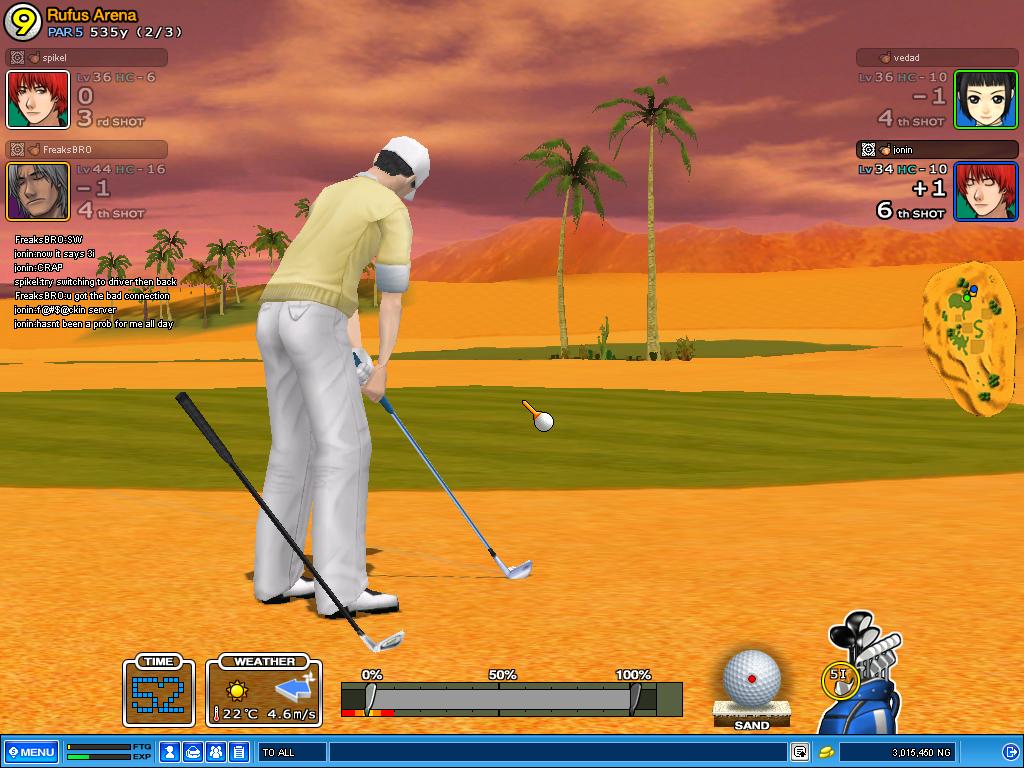
Task: Click the gold coins icon
Action: [827, 752]
